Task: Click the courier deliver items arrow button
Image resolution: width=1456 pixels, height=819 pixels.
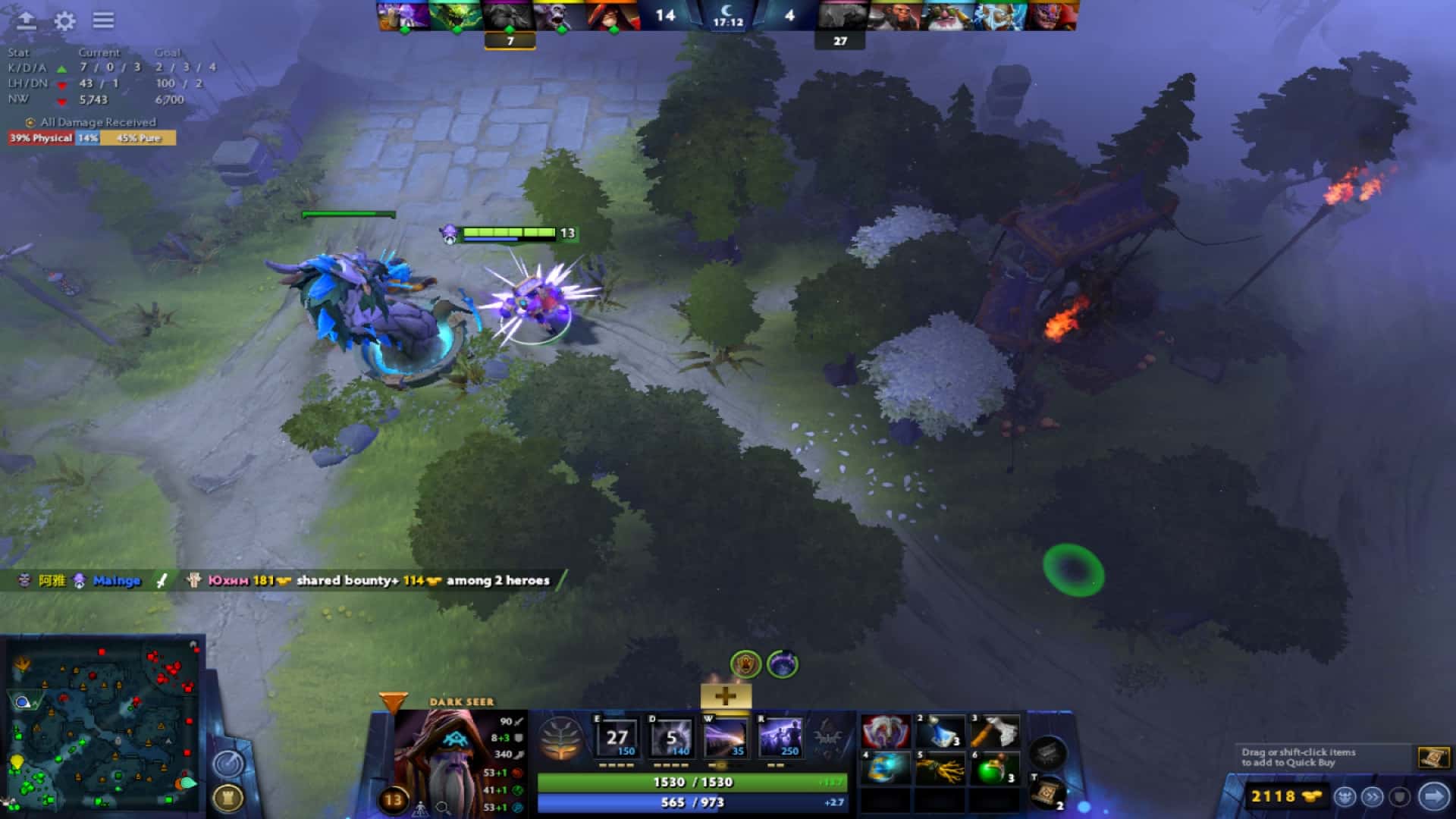Action: (1433, 797)
